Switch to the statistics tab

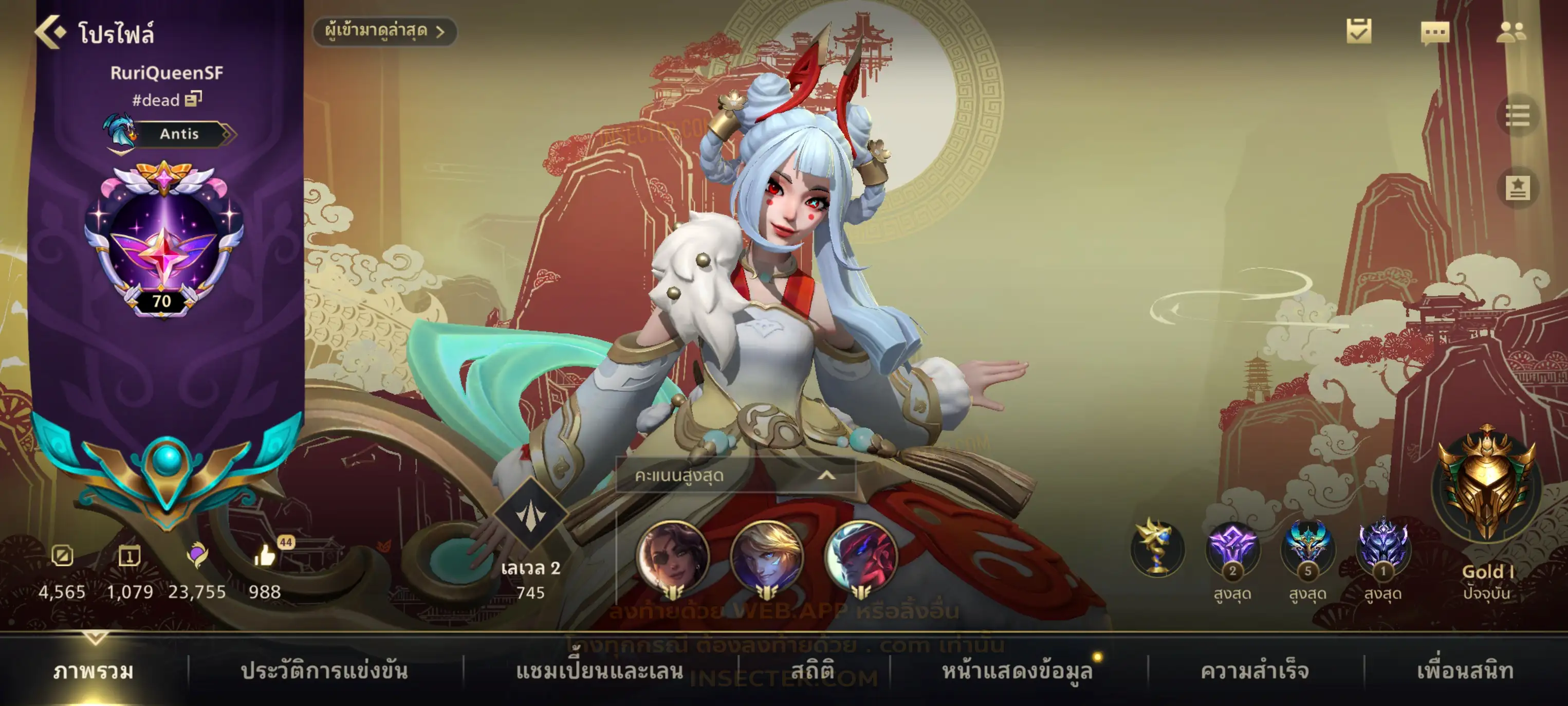812,671
